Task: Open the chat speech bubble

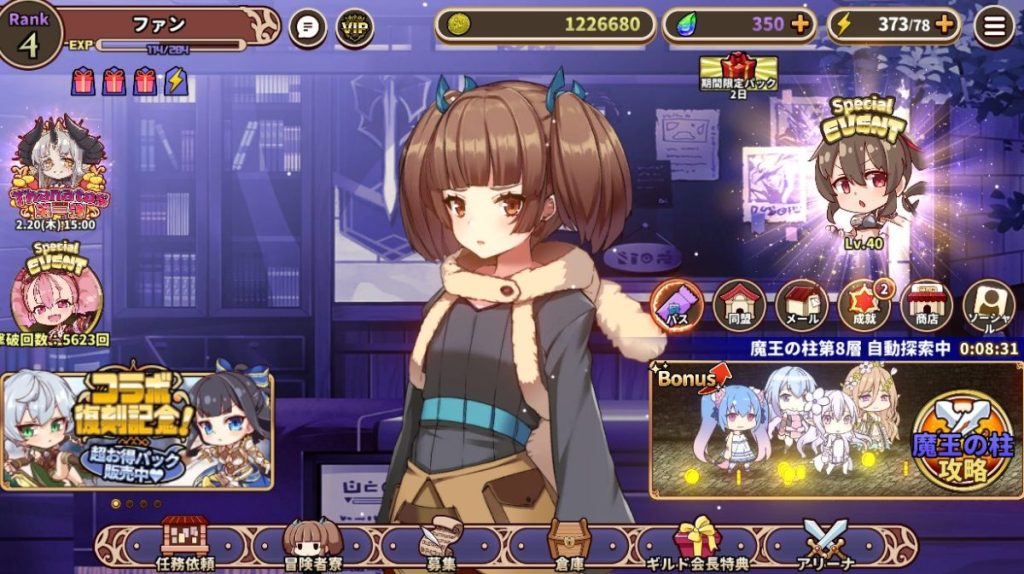Action: coord(308,28)
